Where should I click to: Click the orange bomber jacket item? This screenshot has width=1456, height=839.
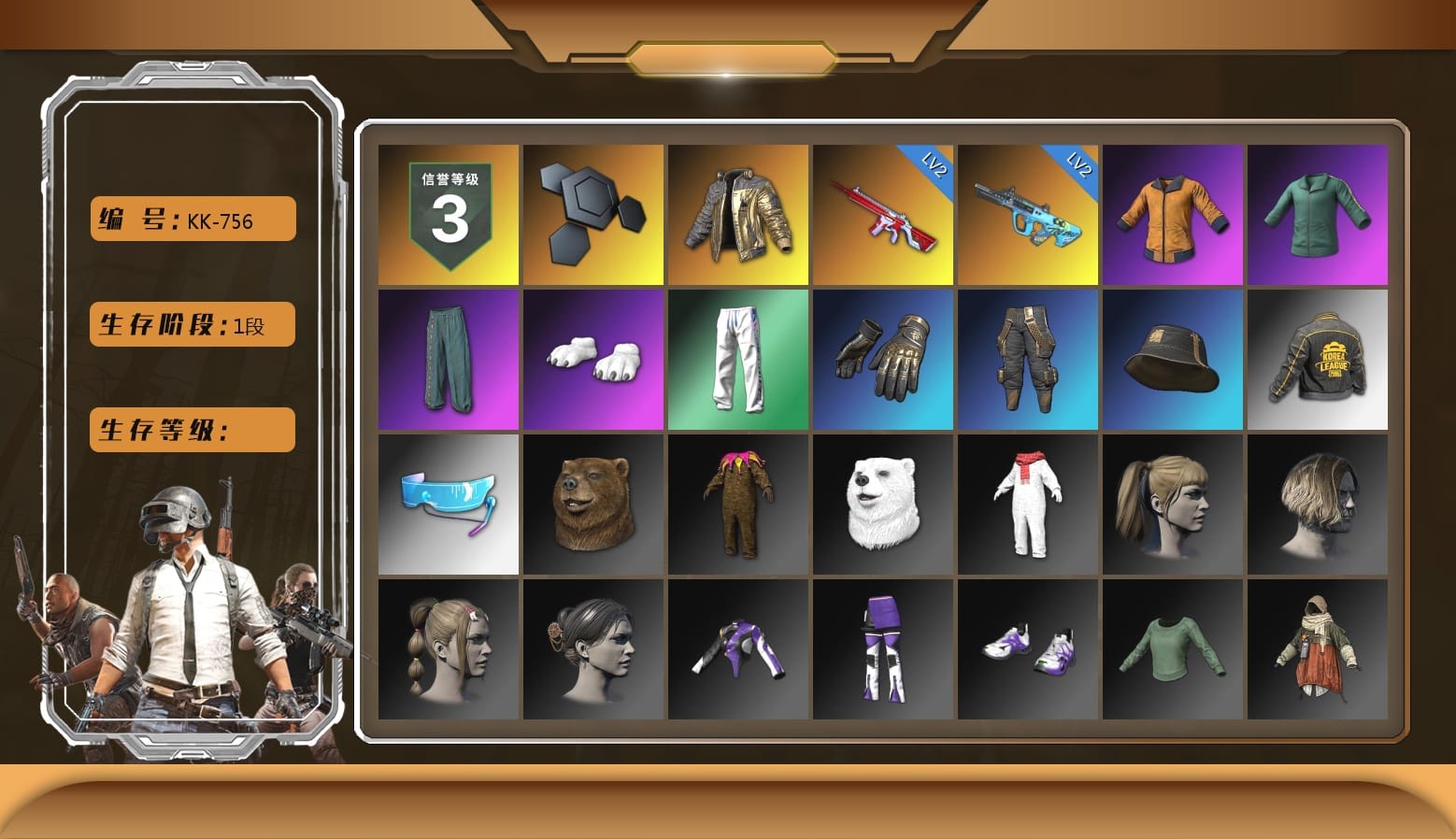[x=1173, y=215]
